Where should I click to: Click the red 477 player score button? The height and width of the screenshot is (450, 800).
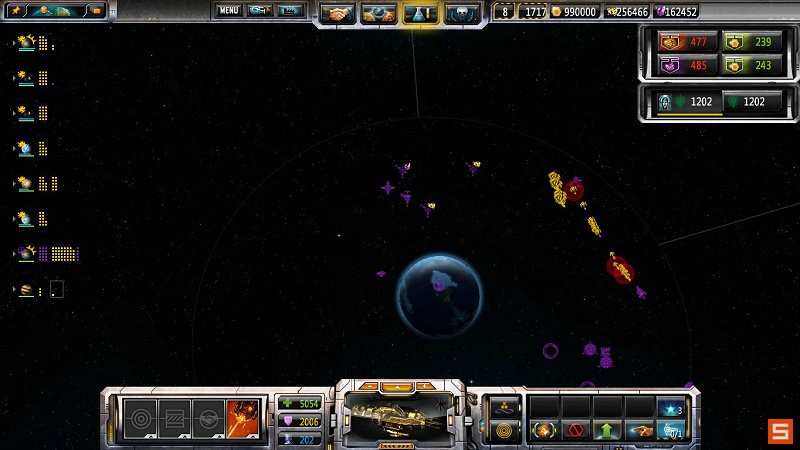pos(688,42)
